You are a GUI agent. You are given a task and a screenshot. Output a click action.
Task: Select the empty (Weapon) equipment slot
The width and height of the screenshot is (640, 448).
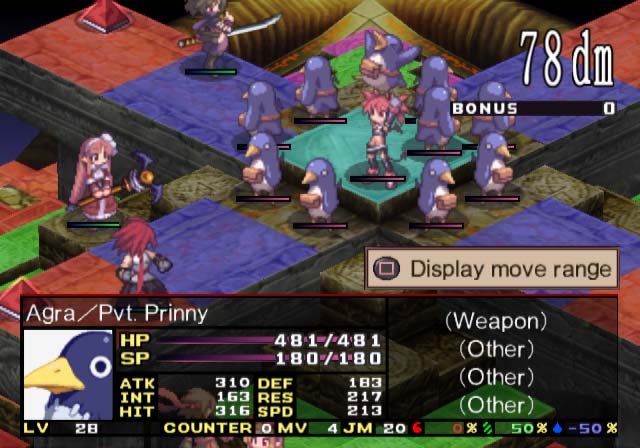[496, 322]
